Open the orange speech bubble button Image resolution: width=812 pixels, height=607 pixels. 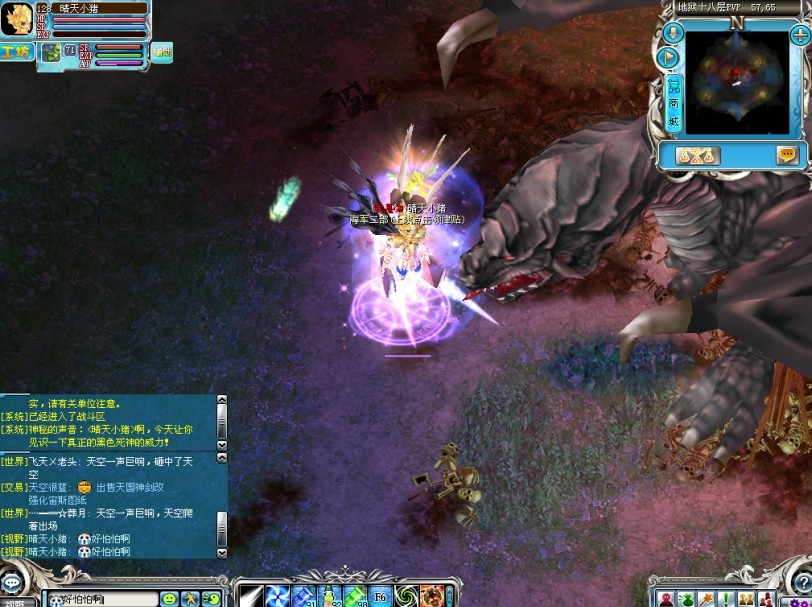coord(788,155)
